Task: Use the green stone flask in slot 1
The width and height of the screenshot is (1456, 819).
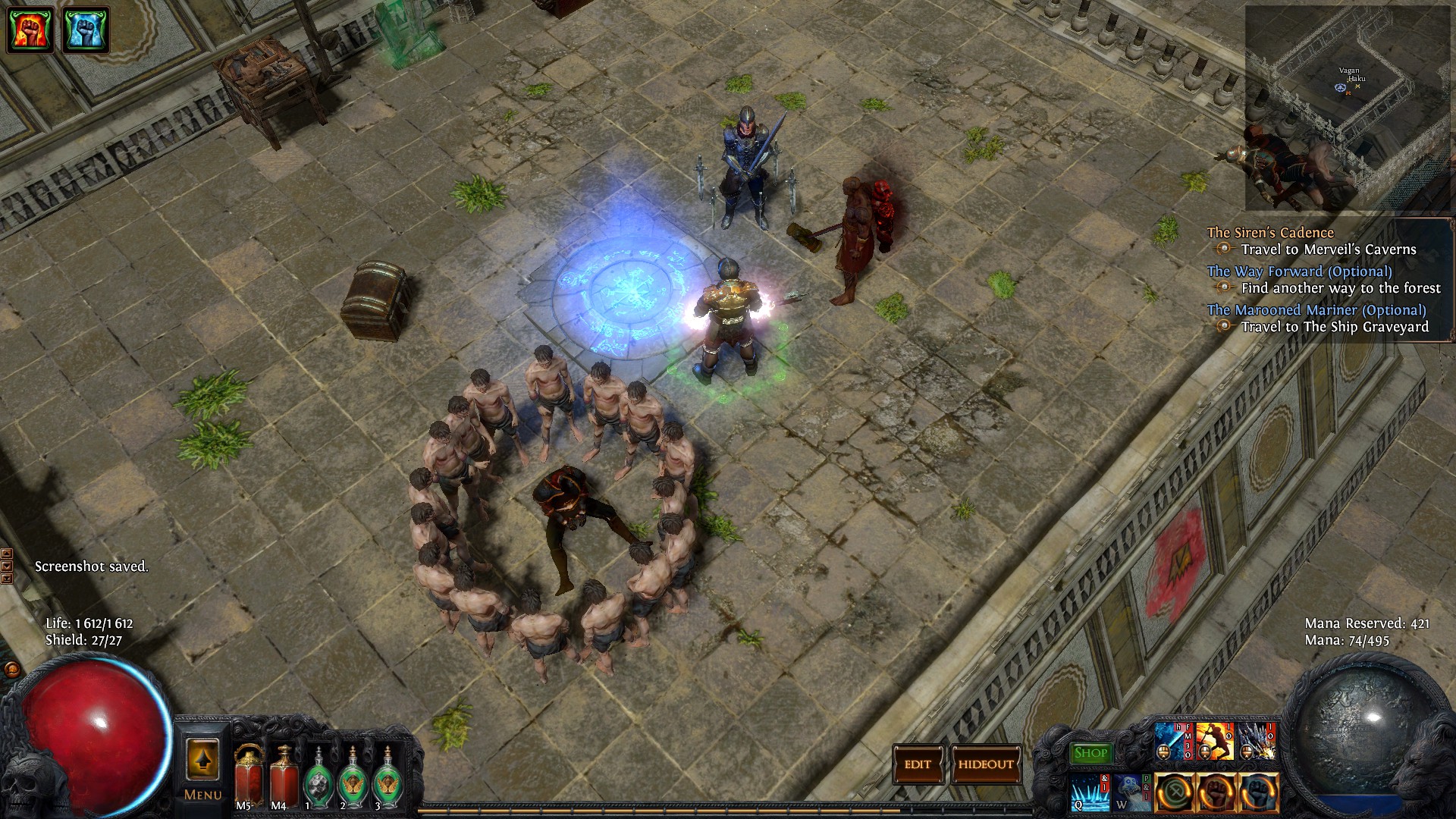Action: (317, 780)
